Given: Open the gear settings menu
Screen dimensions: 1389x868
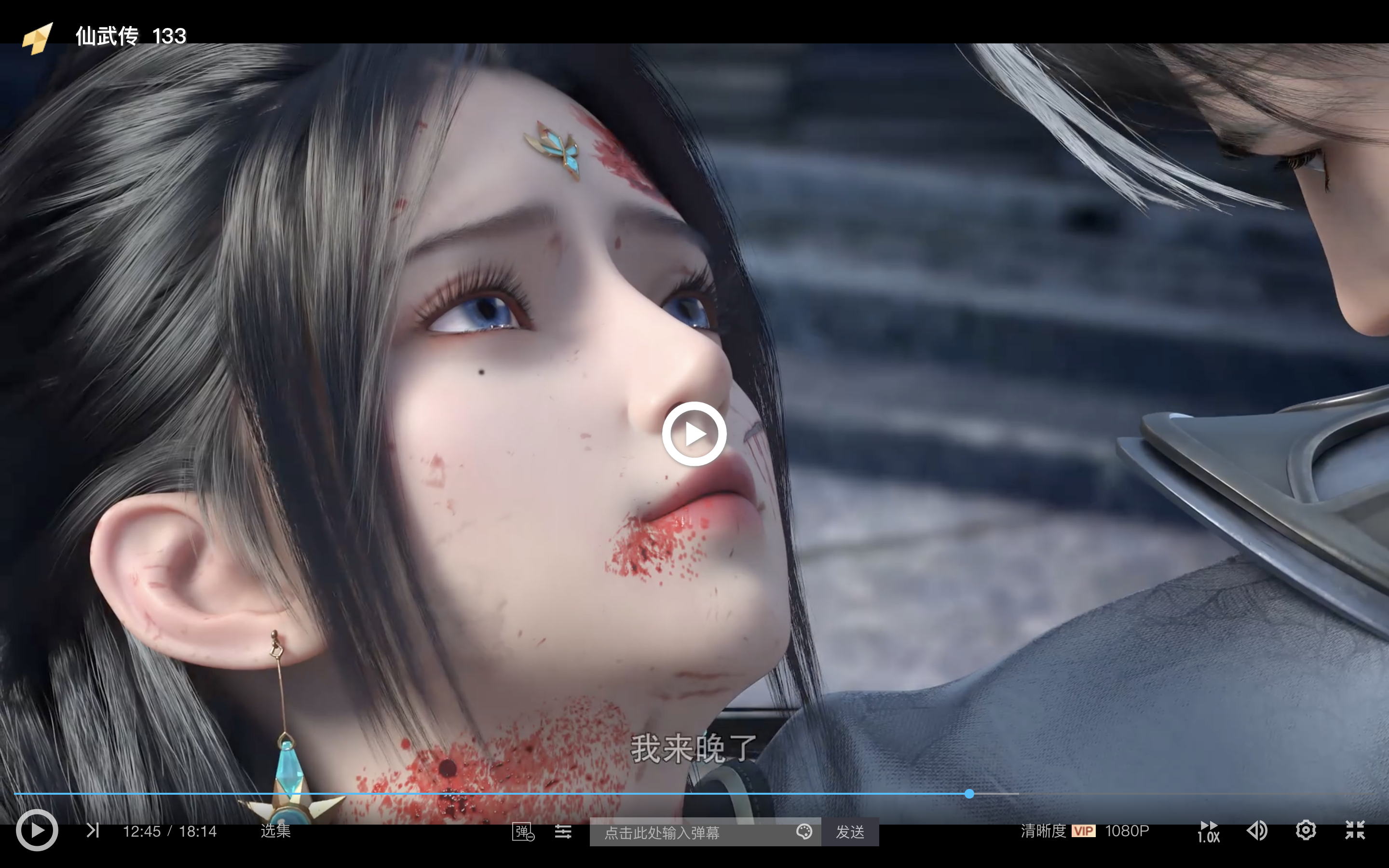Looking at the screenshot, I should point(1306,830).
